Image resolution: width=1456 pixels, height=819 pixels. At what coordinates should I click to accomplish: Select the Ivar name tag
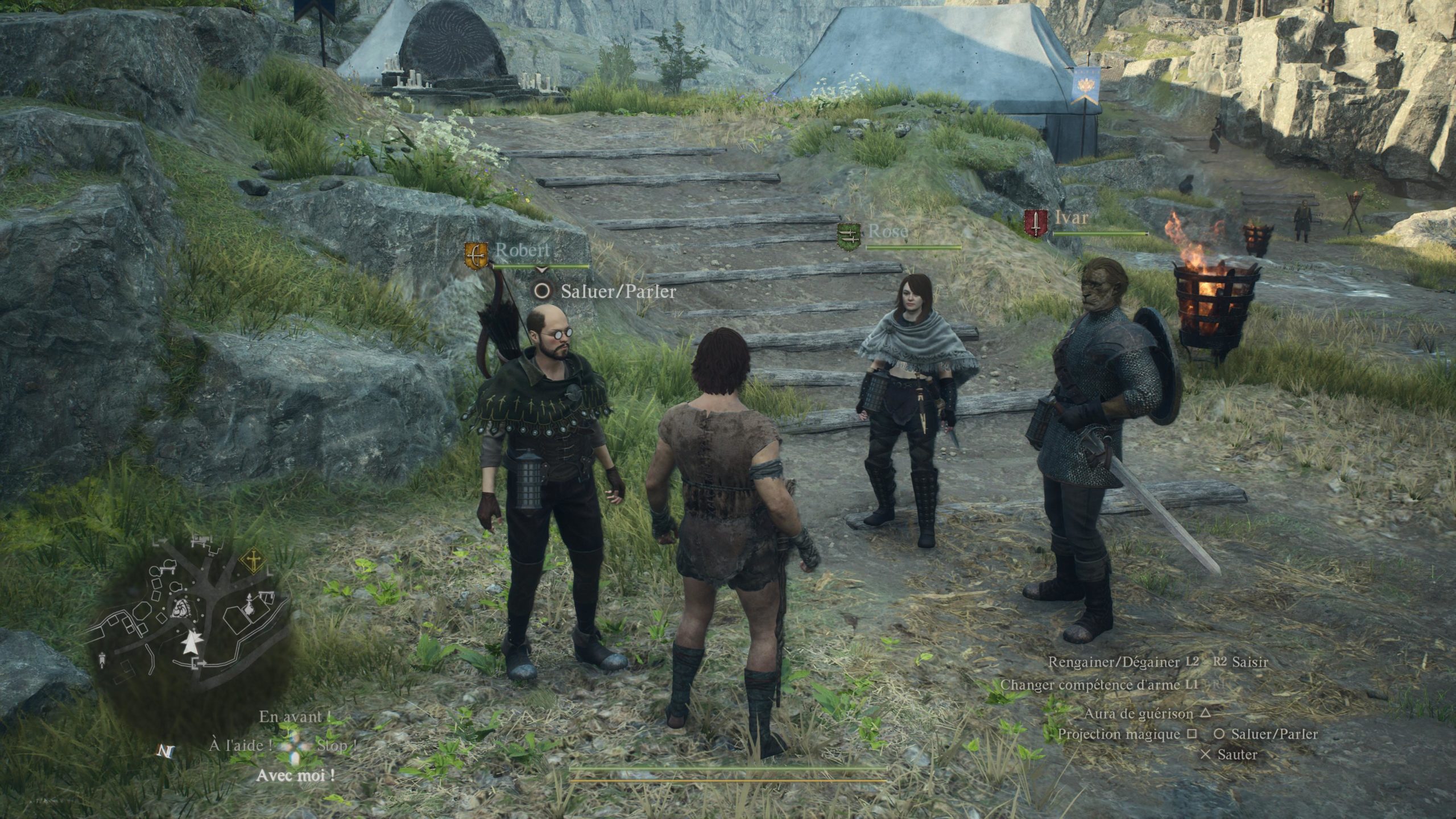[1072, 217]
